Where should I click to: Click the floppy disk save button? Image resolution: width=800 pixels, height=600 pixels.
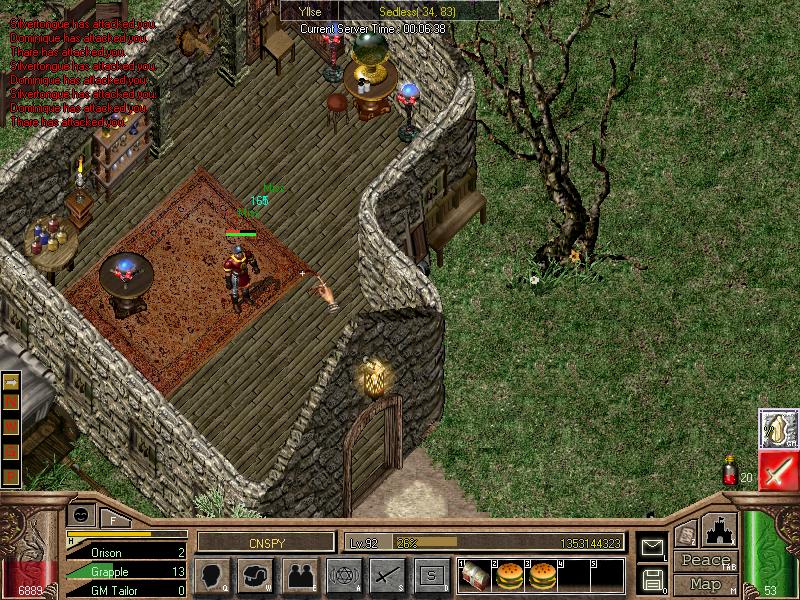tap(652, 579)
